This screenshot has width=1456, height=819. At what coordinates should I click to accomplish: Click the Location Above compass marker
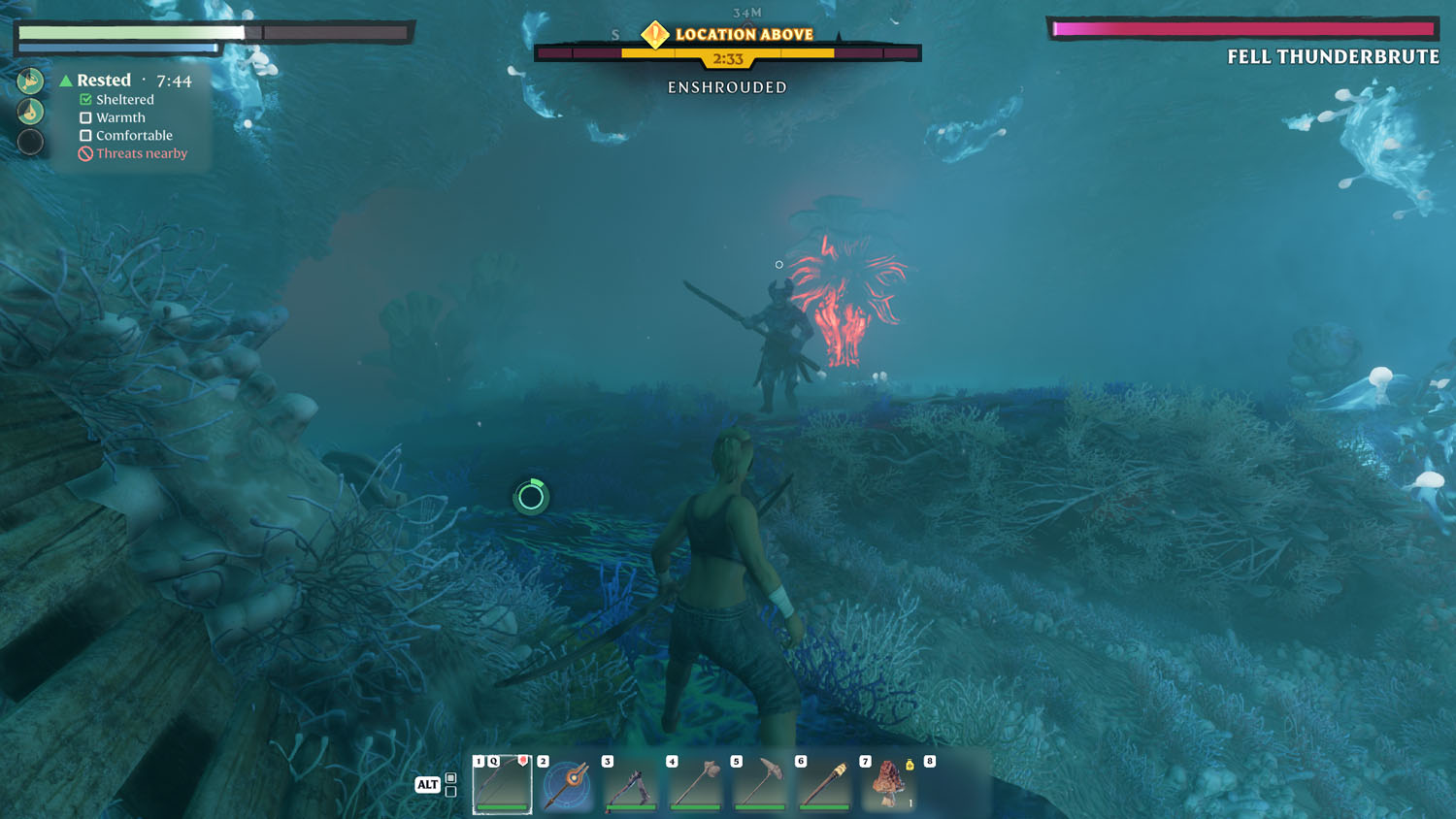point(655,35)
